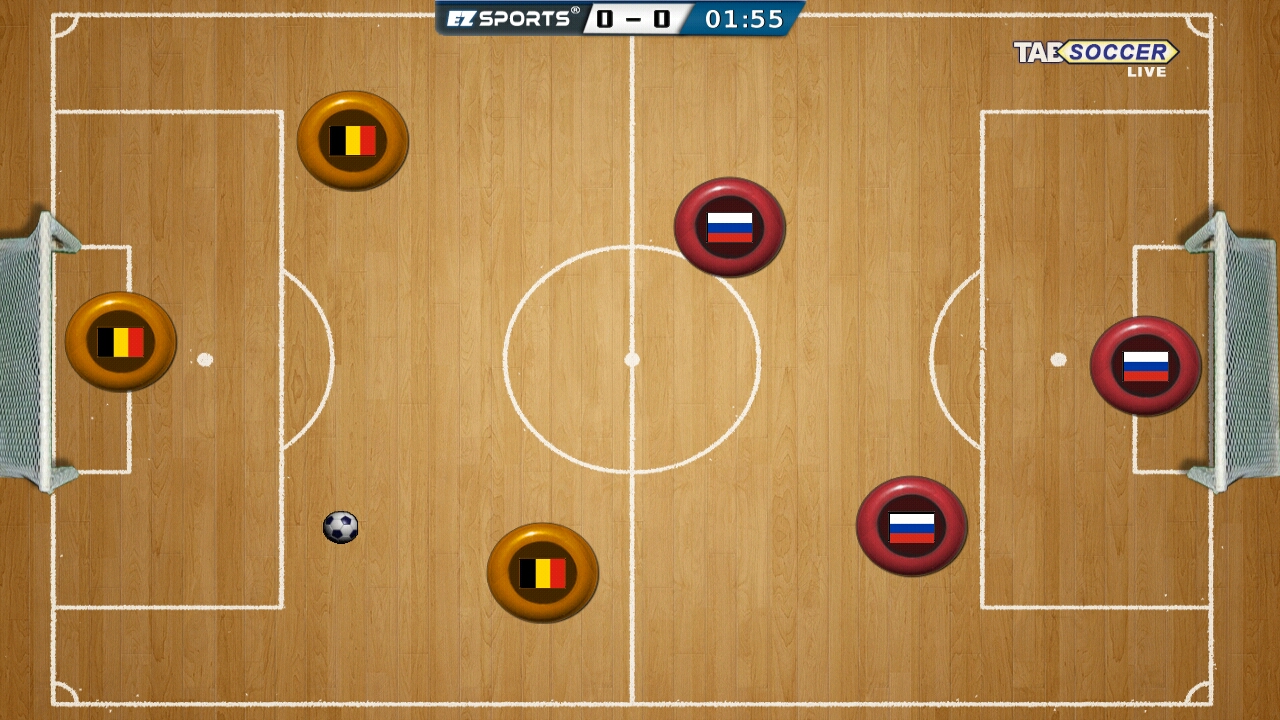This screenshot has width=1280, height=720.
Task: Select the Belgium puck by the left goal
Action: click(x=120, y=342)
